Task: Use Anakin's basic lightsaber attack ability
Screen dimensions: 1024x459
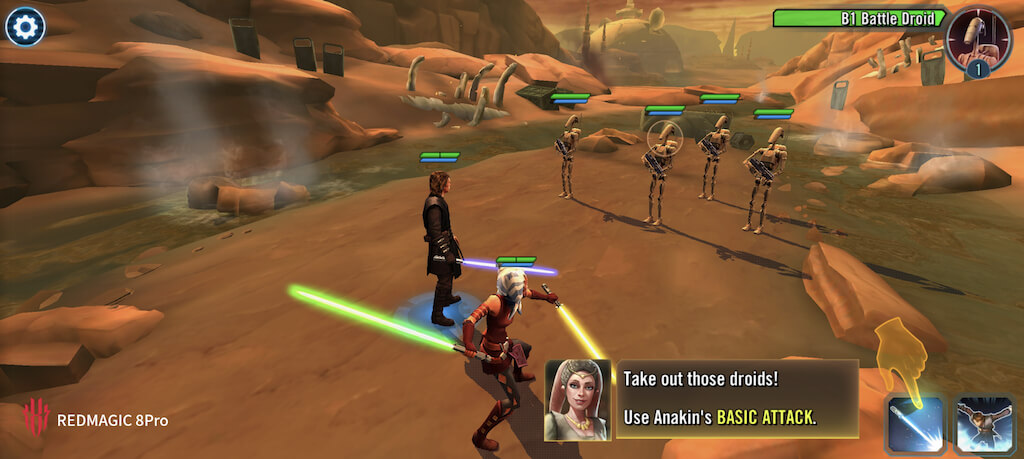Action: click(x=916, y=425)
